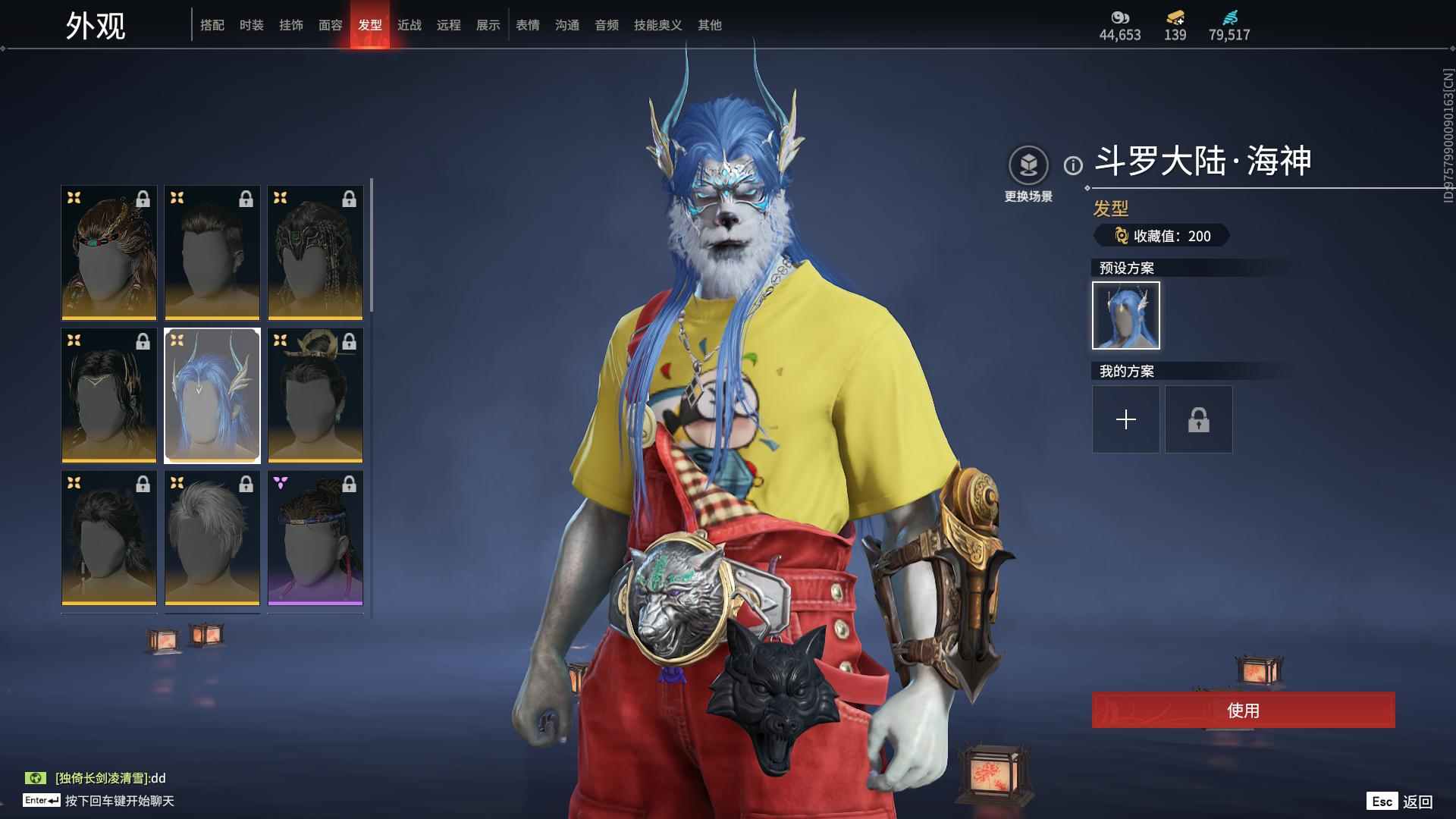Viewport: 1456px width, 819px height.
Task: Switch to the 远程 ranged tab
Action: [x=449, y=25]
